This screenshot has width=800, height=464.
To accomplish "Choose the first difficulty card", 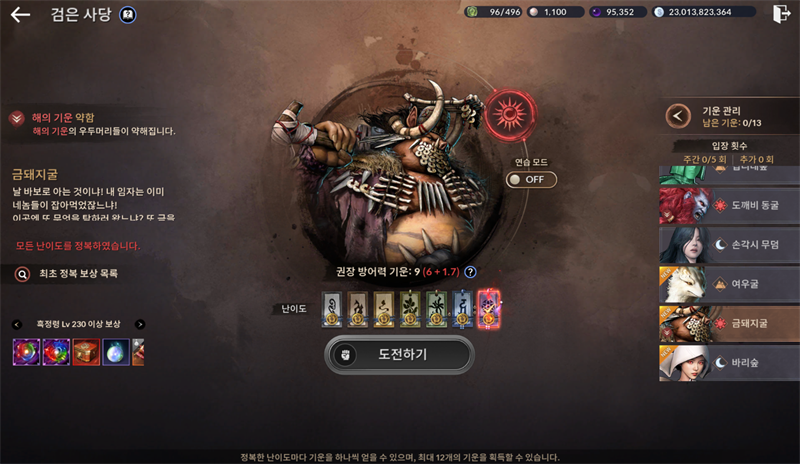I will [333, 308].
